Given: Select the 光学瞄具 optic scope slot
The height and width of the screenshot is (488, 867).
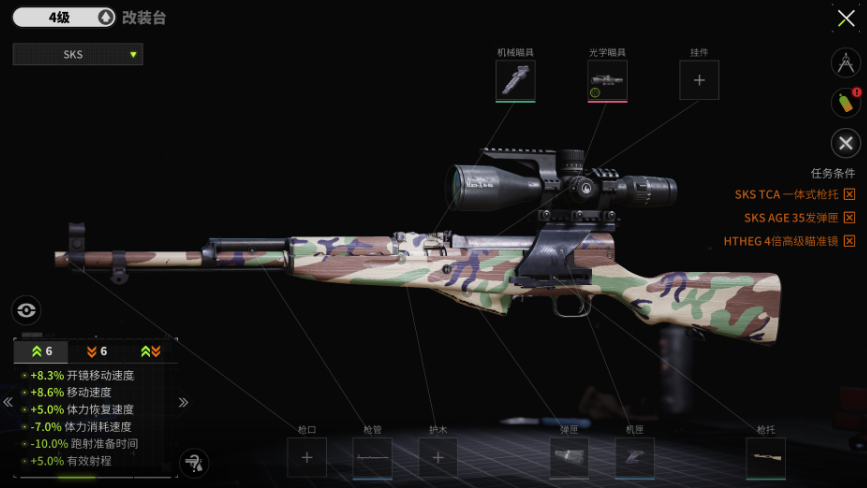Looking at the screenshot, I should 607,80.
